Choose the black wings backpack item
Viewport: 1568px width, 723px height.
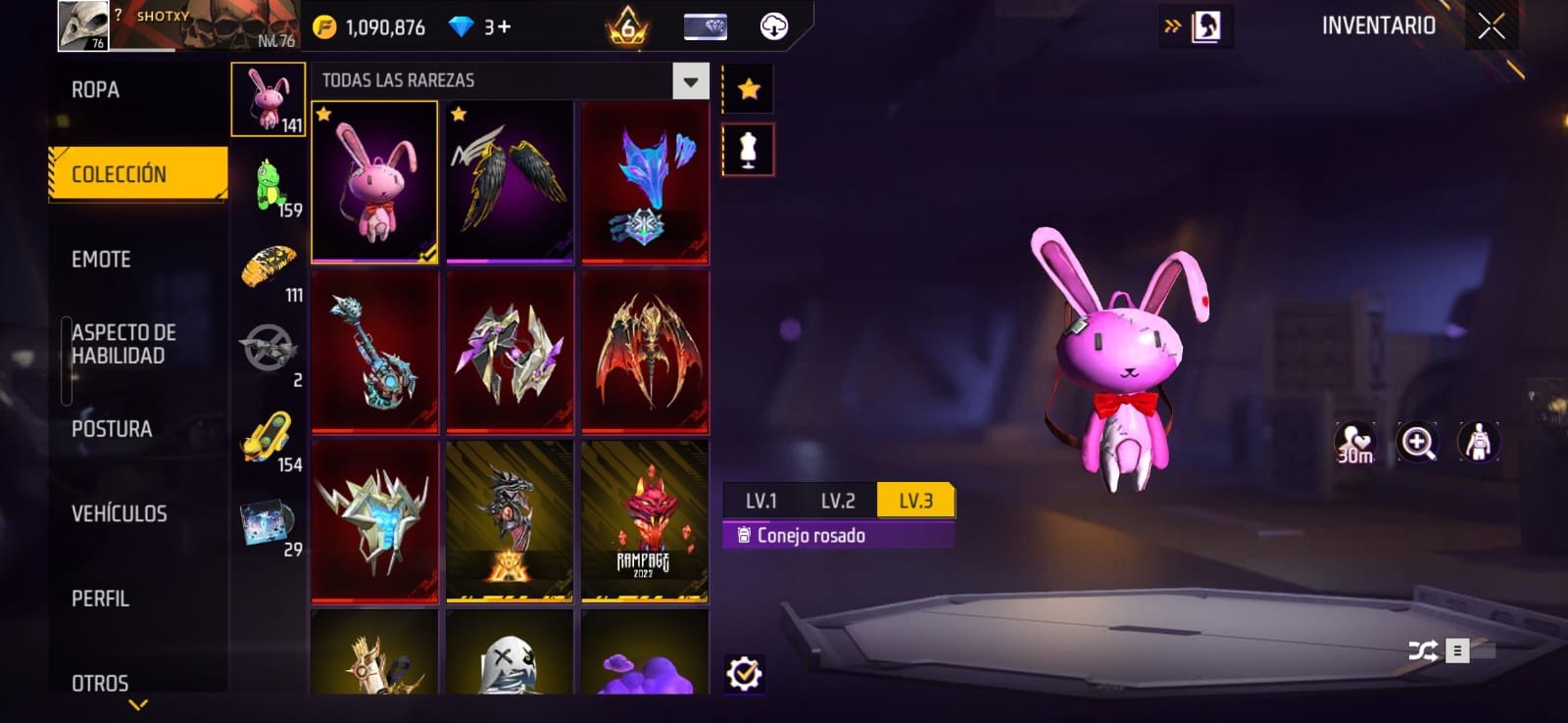pyautogui.click(x=510, y=182)
